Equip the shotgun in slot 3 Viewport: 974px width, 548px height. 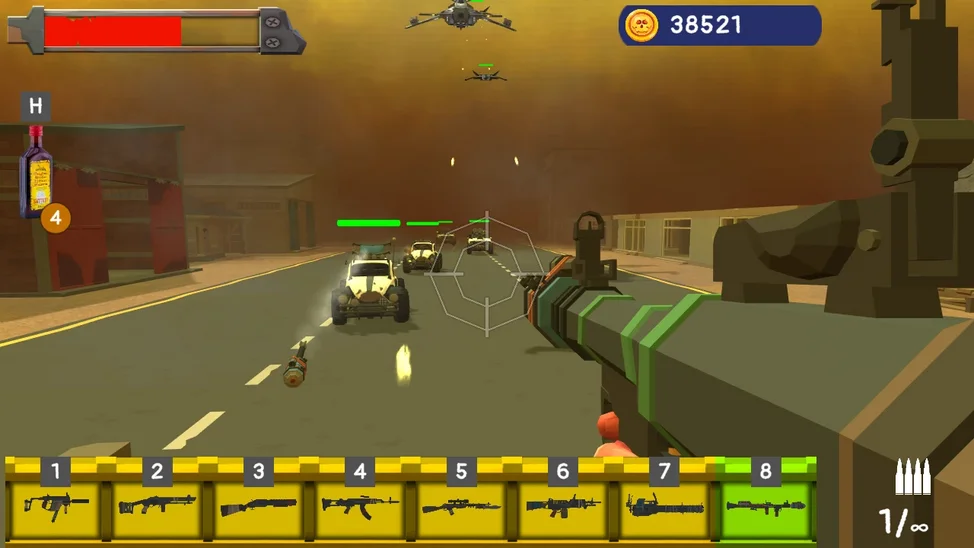click(x=258, y=502)
